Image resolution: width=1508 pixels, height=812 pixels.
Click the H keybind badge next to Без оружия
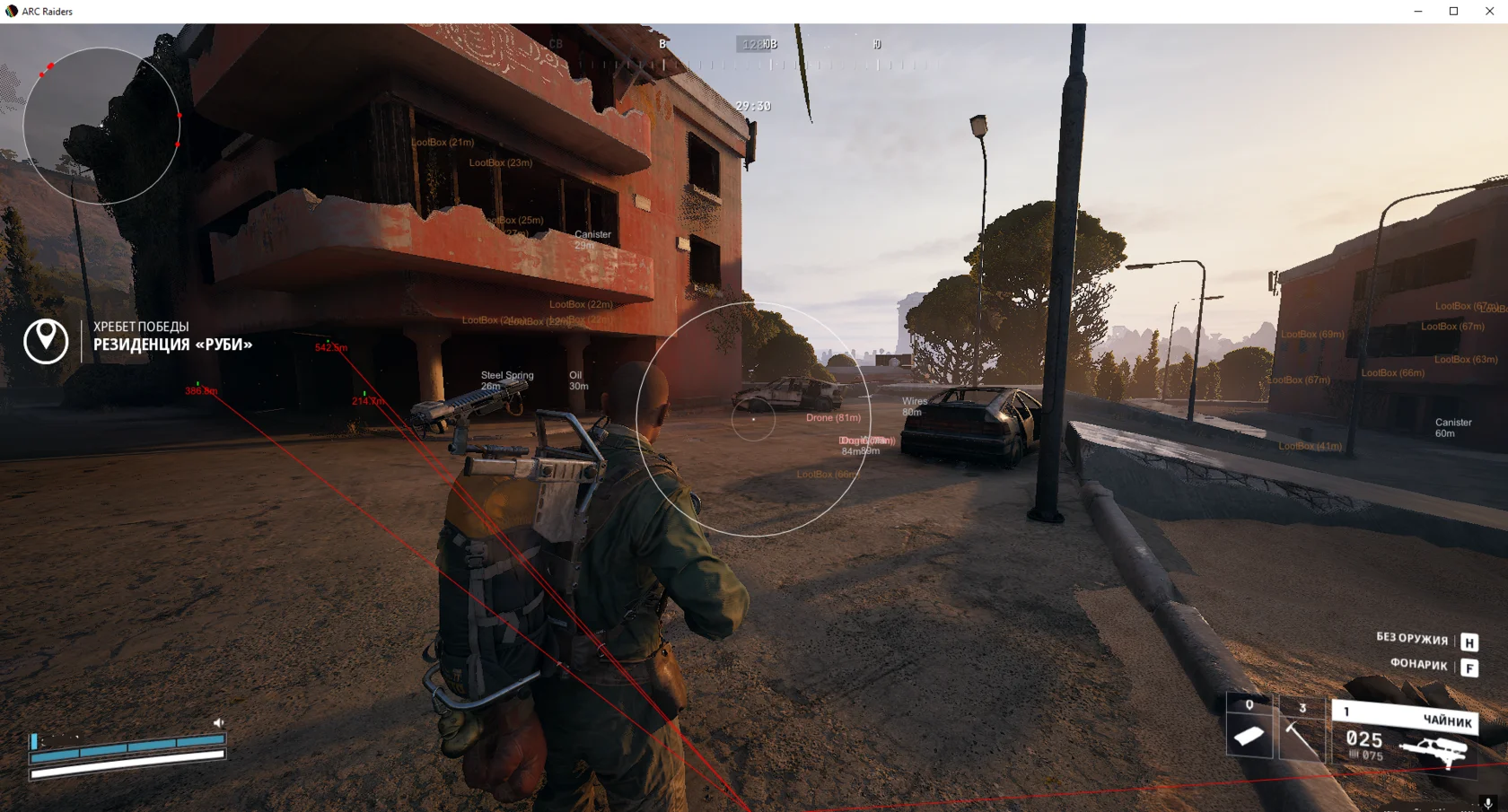tap(1469, 642)
